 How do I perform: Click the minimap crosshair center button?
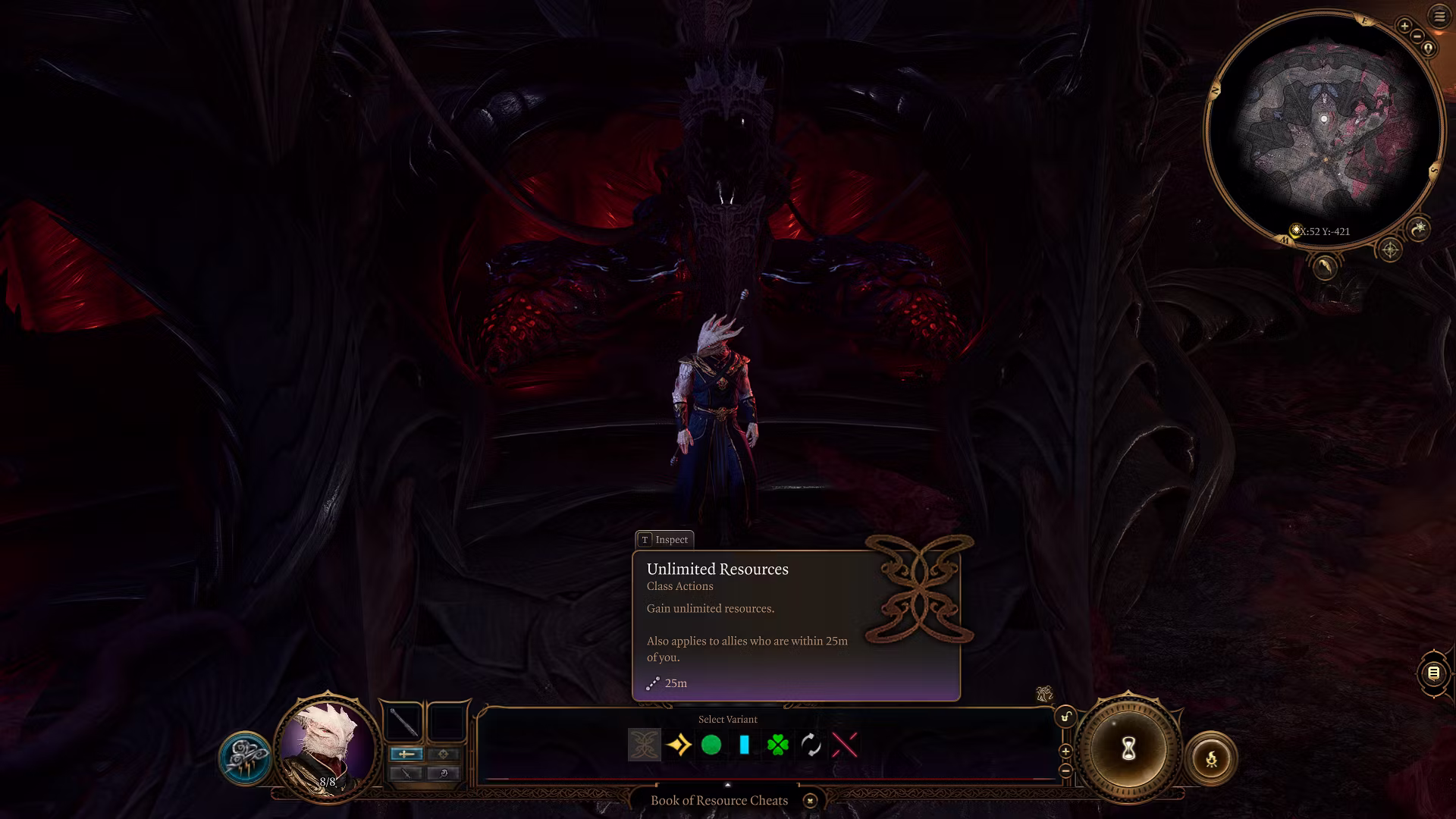1389,249
